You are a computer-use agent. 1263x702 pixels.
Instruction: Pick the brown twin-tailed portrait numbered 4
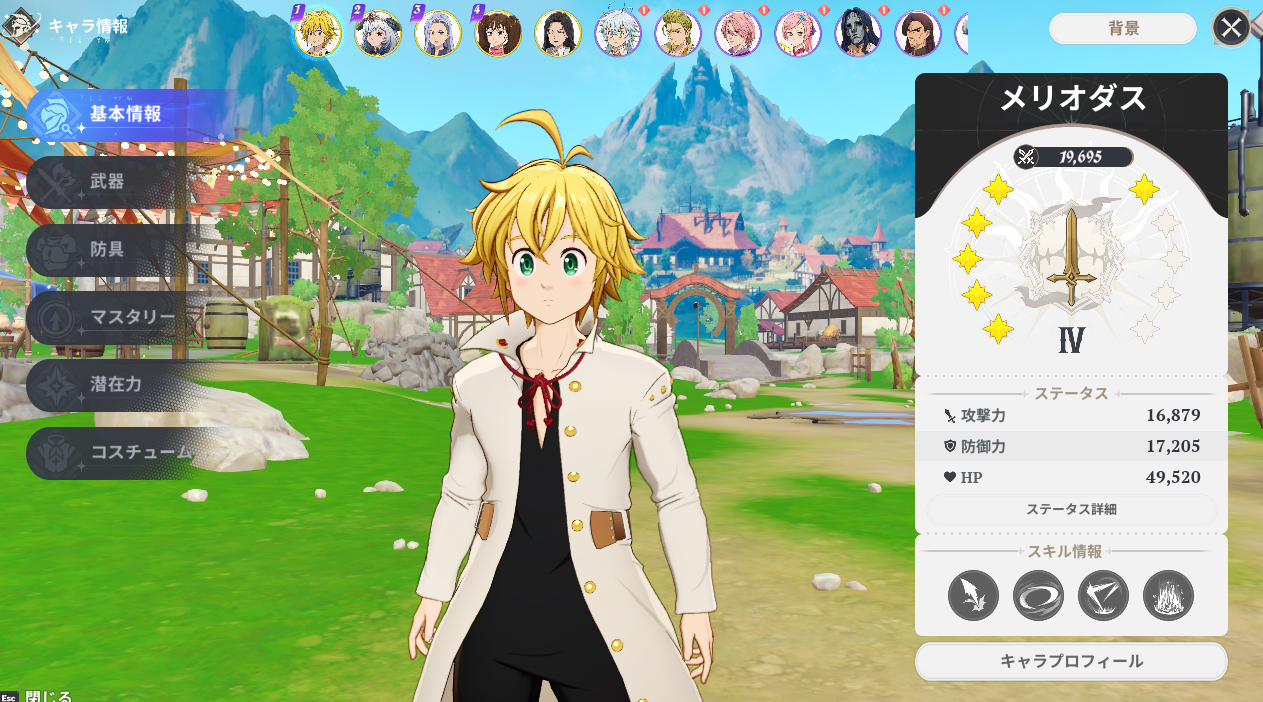point(498,33)
